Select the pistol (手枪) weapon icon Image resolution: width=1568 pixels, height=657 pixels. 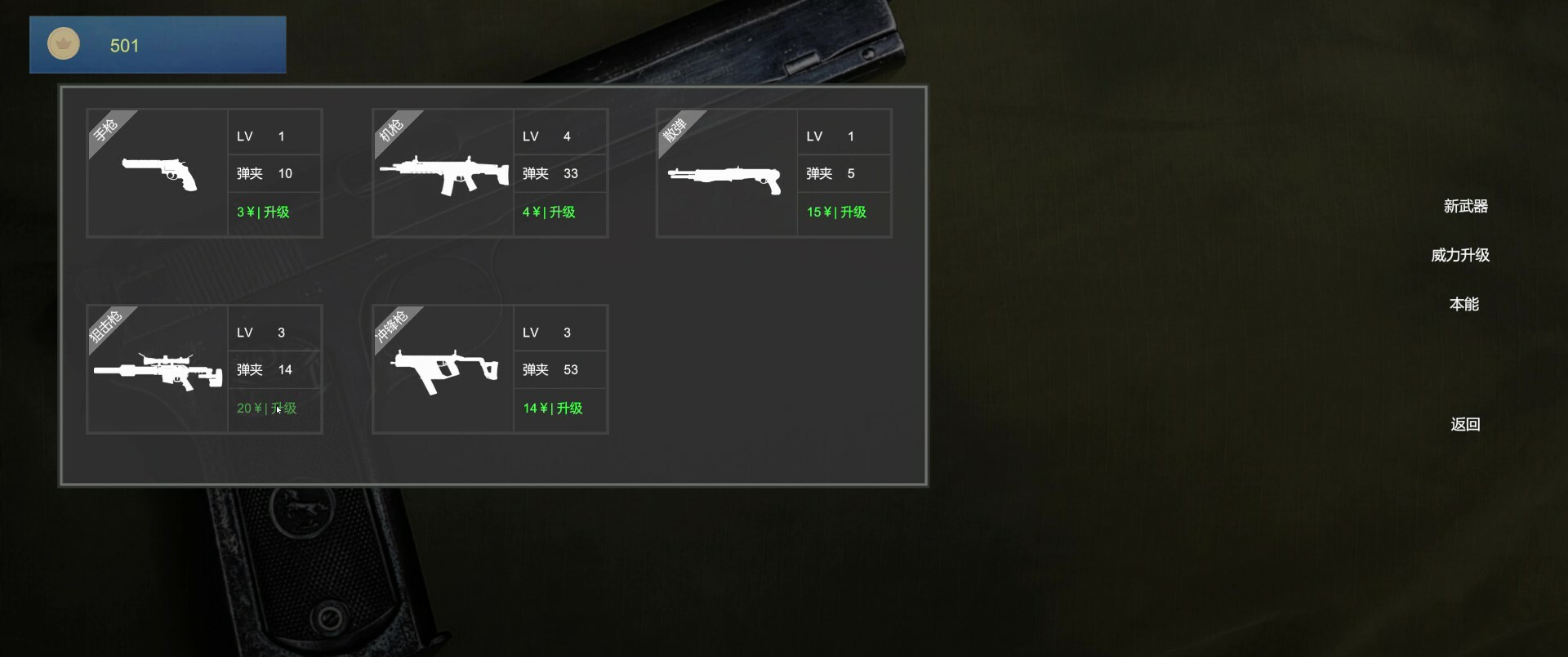click(161, 173)
